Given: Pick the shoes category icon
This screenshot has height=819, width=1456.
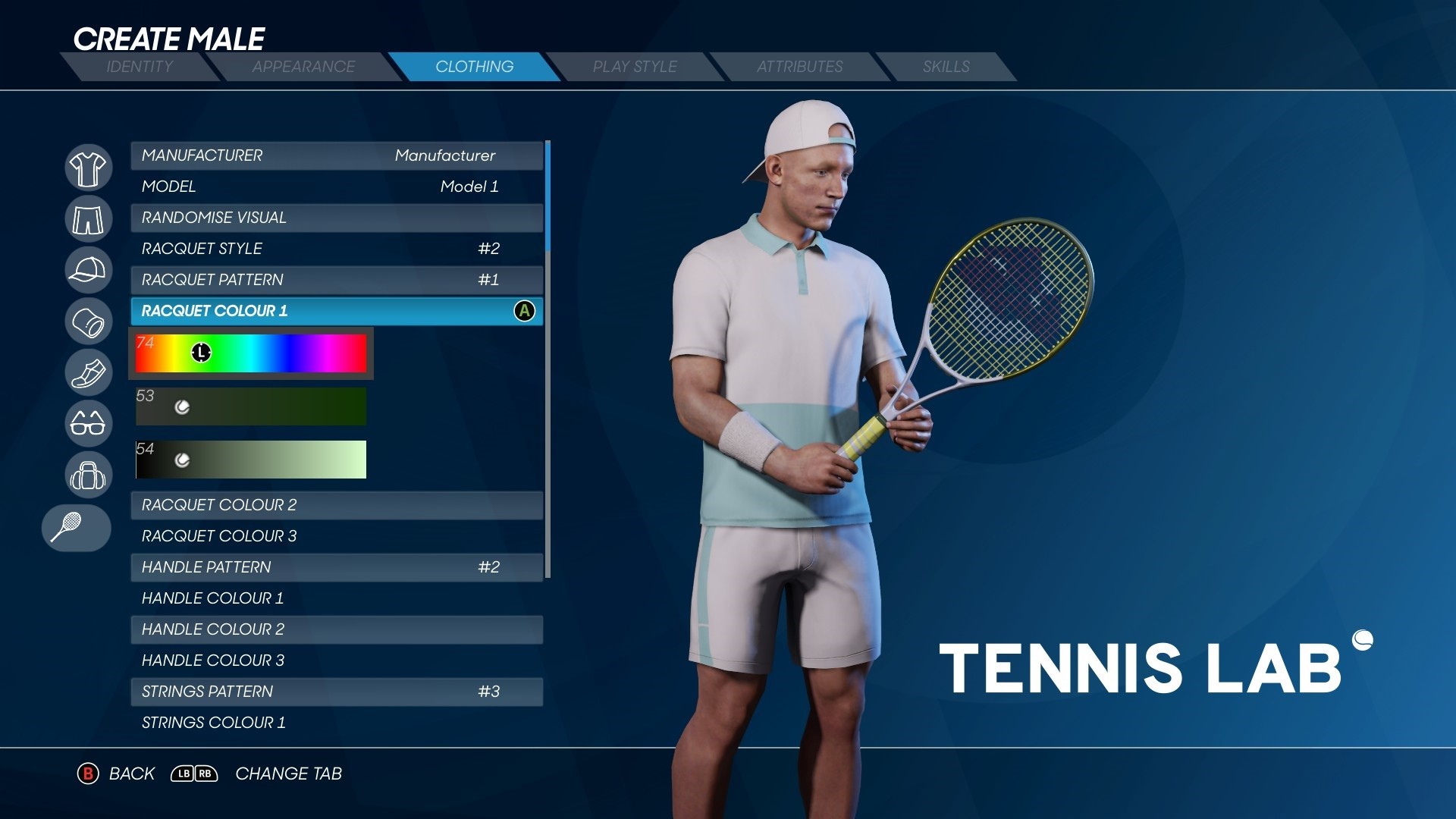Looking at the screenshot, I should [x=88, y=372].
